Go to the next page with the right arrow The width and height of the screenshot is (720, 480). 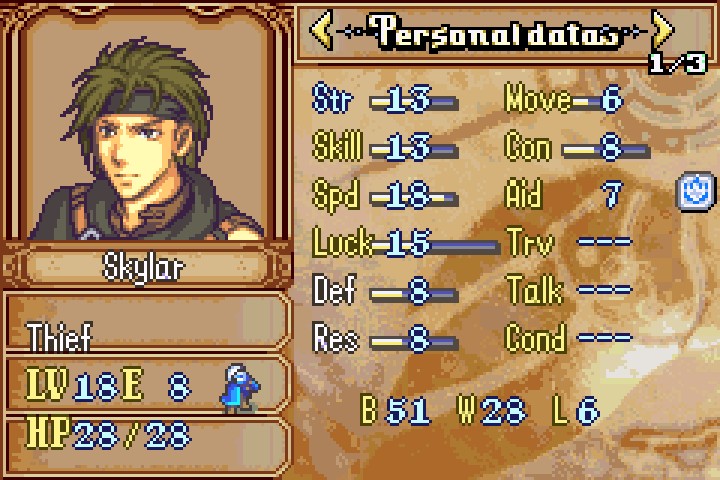(662, 31)
